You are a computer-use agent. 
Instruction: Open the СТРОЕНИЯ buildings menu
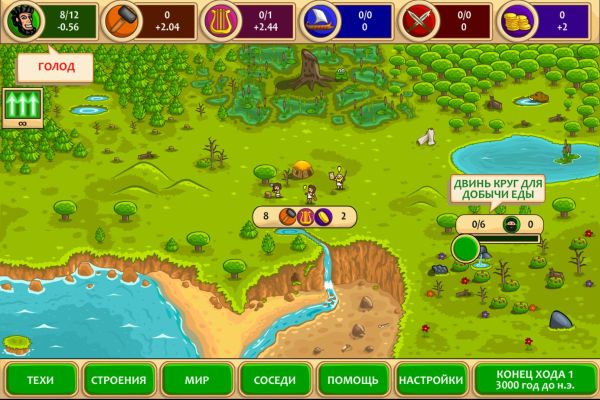pos(120,380)
